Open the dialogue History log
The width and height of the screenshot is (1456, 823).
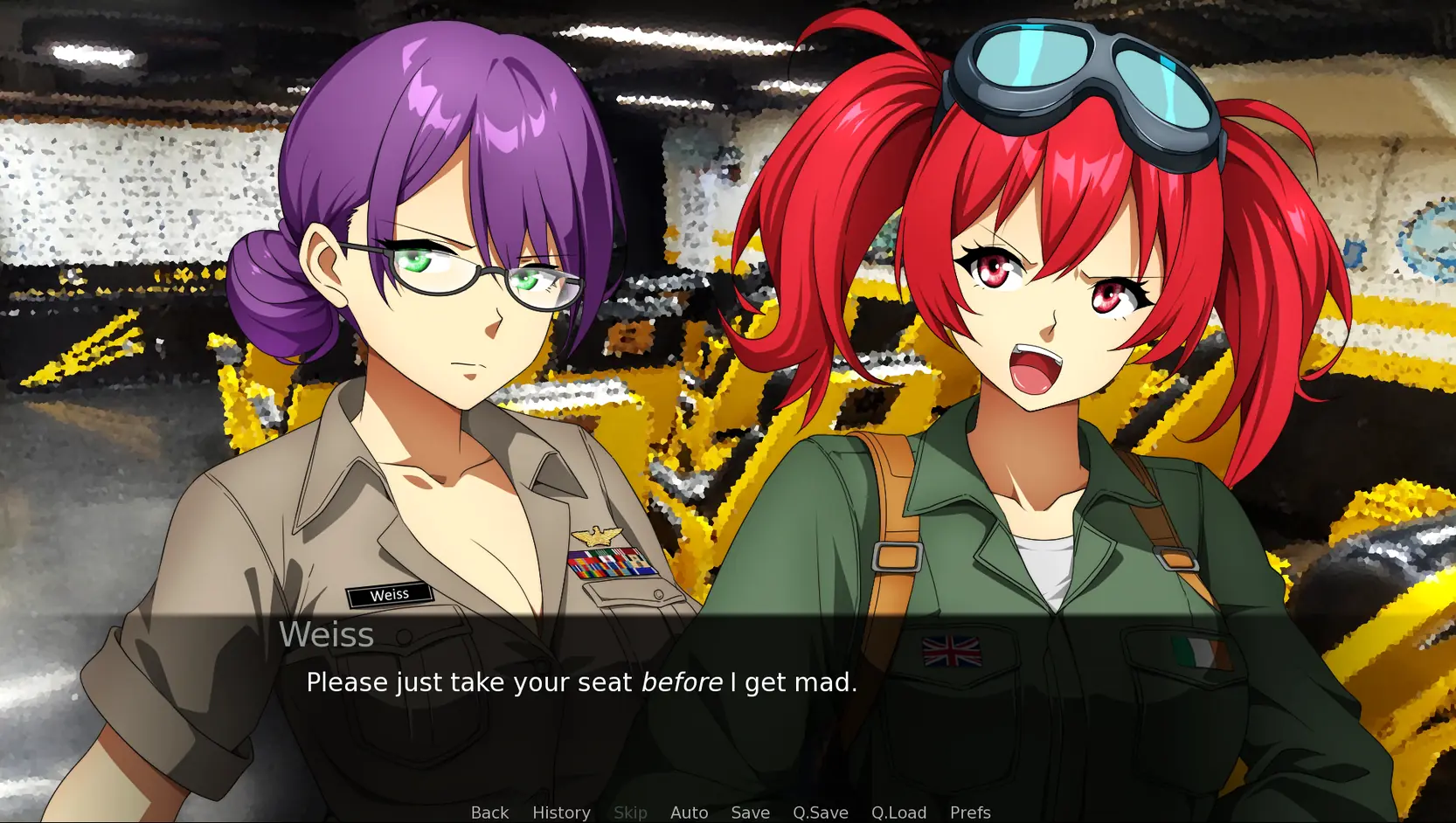click(561, 813)
